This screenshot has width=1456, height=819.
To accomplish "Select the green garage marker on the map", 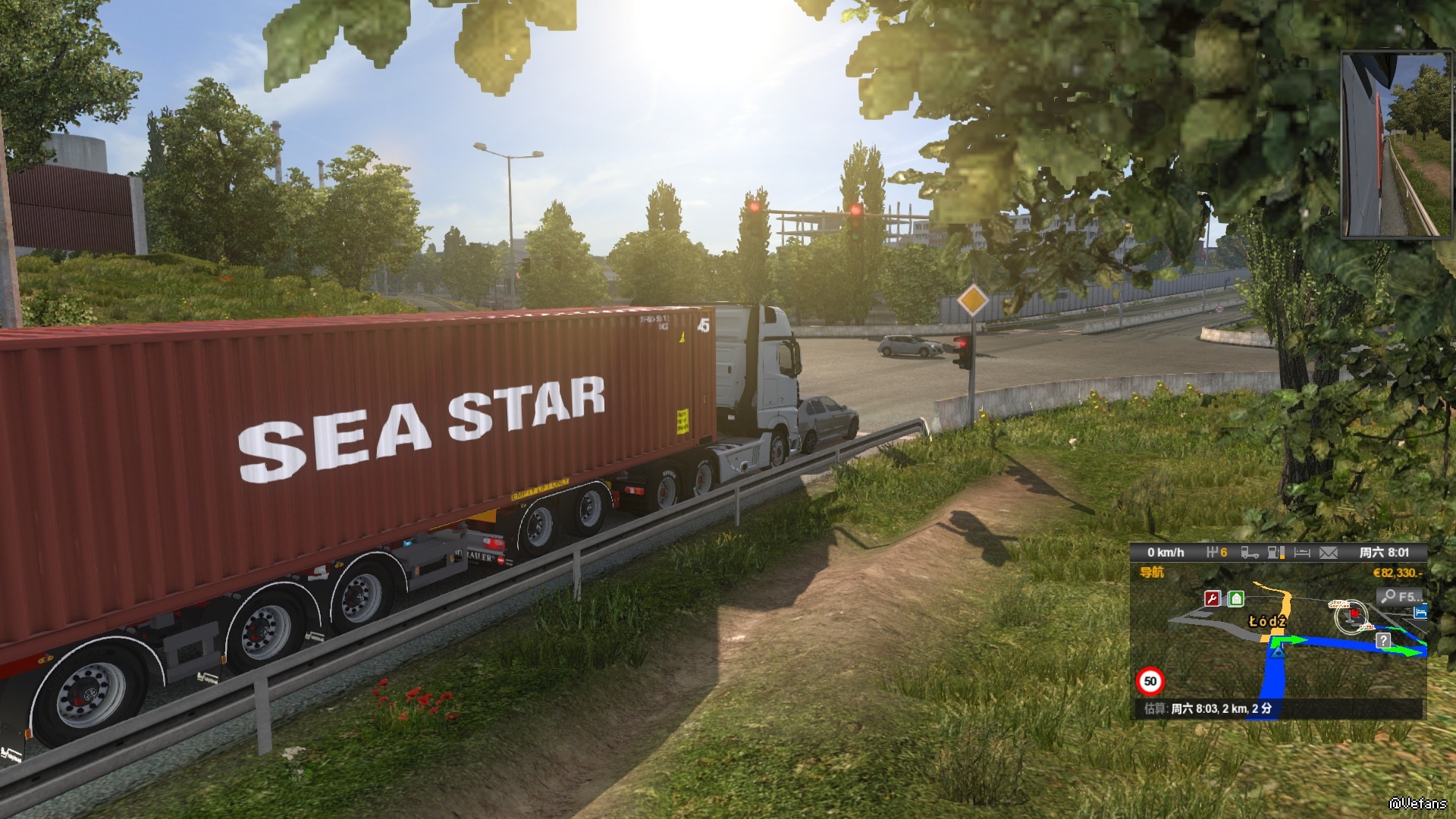I will click(x=1236, y=599).
